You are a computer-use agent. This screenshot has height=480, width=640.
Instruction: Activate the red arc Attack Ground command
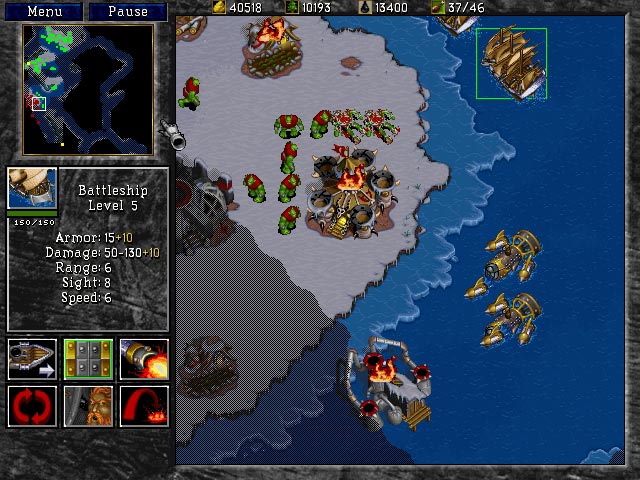pyautogui.click(x=144, y=406)
